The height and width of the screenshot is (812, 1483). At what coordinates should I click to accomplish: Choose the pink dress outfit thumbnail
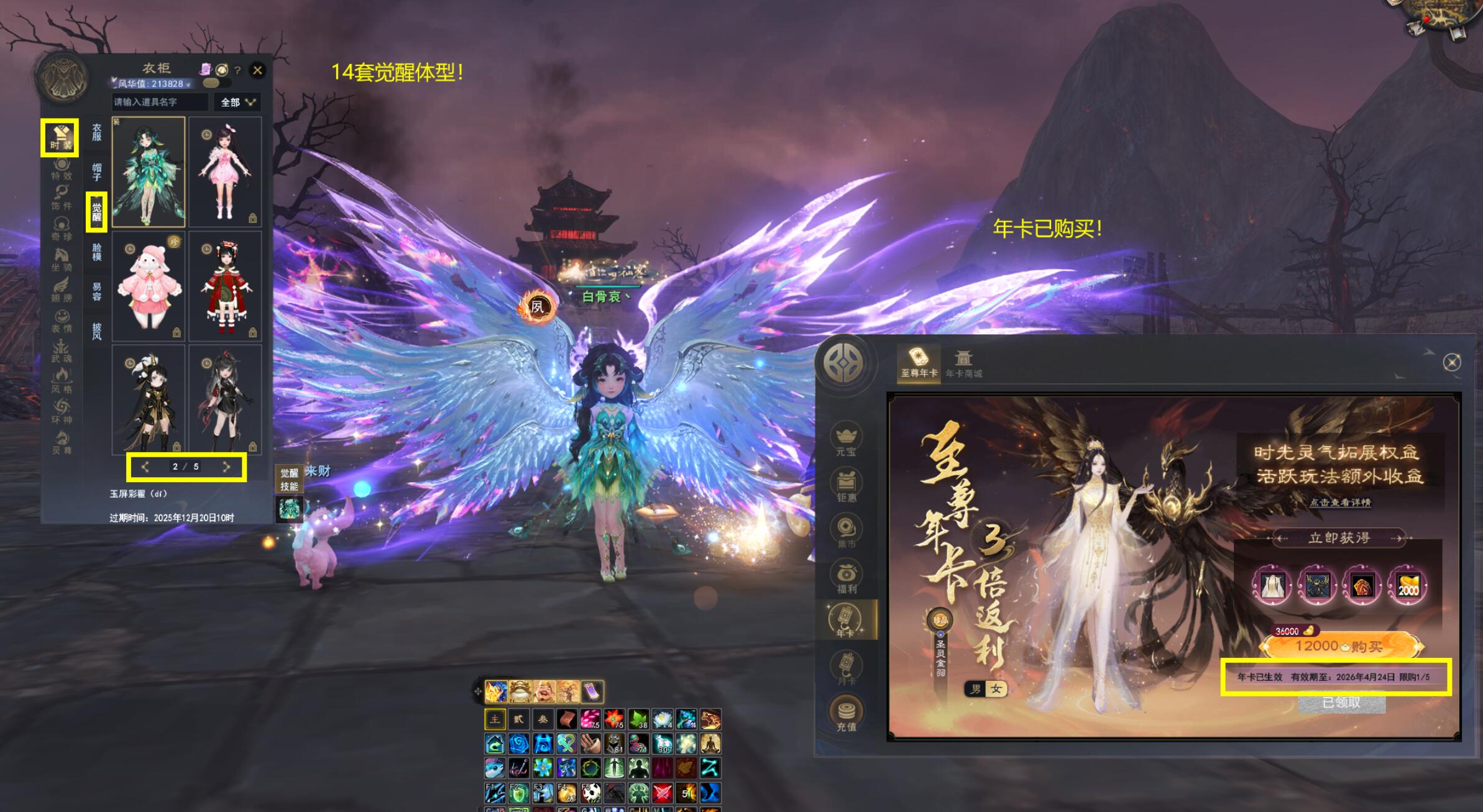225,171
